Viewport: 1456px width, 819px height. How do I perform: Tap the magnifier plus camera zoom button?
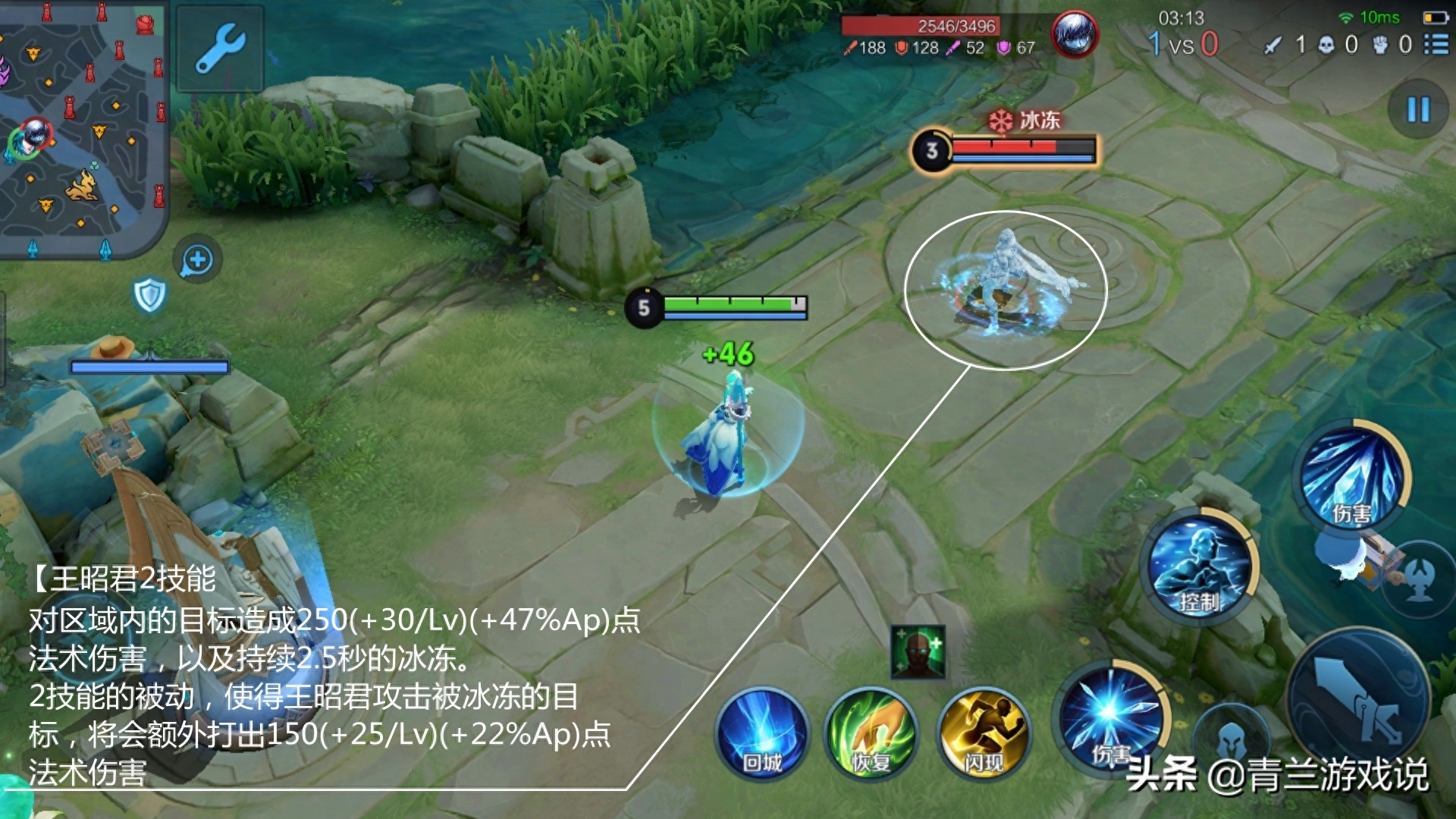[197, 259]
